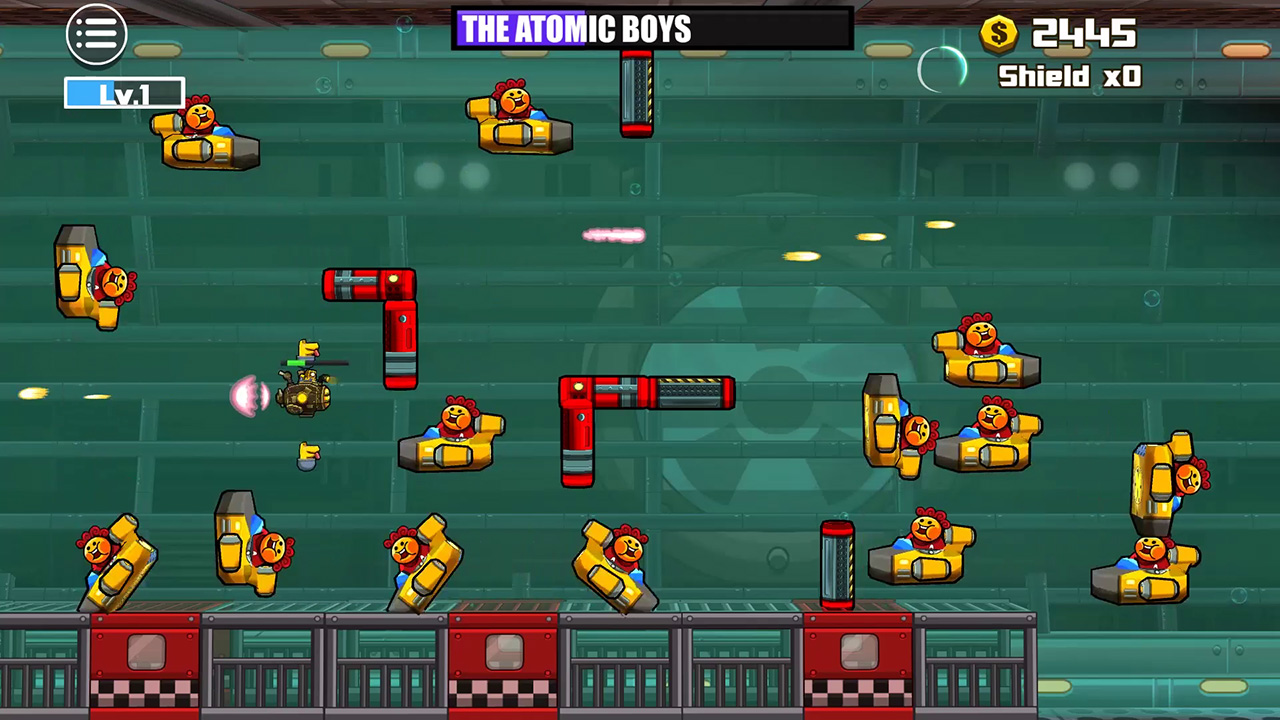Viewport: 1280px width, 720px height.
Task: Open the pause menu via hamburger icon
Action: [97, 34]
